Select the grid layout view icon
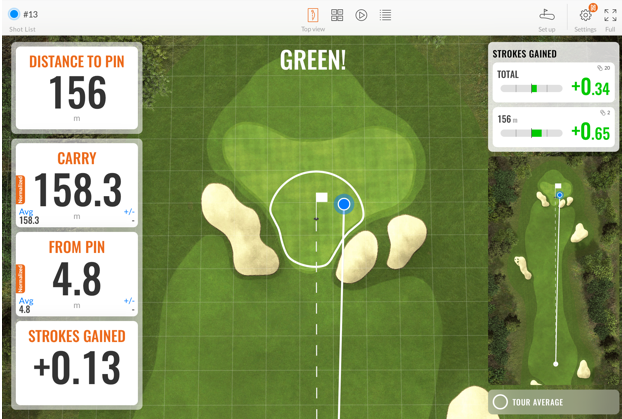The width and height of the screenshot is (622, 419). pyautogui.click(x=337, y=15)
